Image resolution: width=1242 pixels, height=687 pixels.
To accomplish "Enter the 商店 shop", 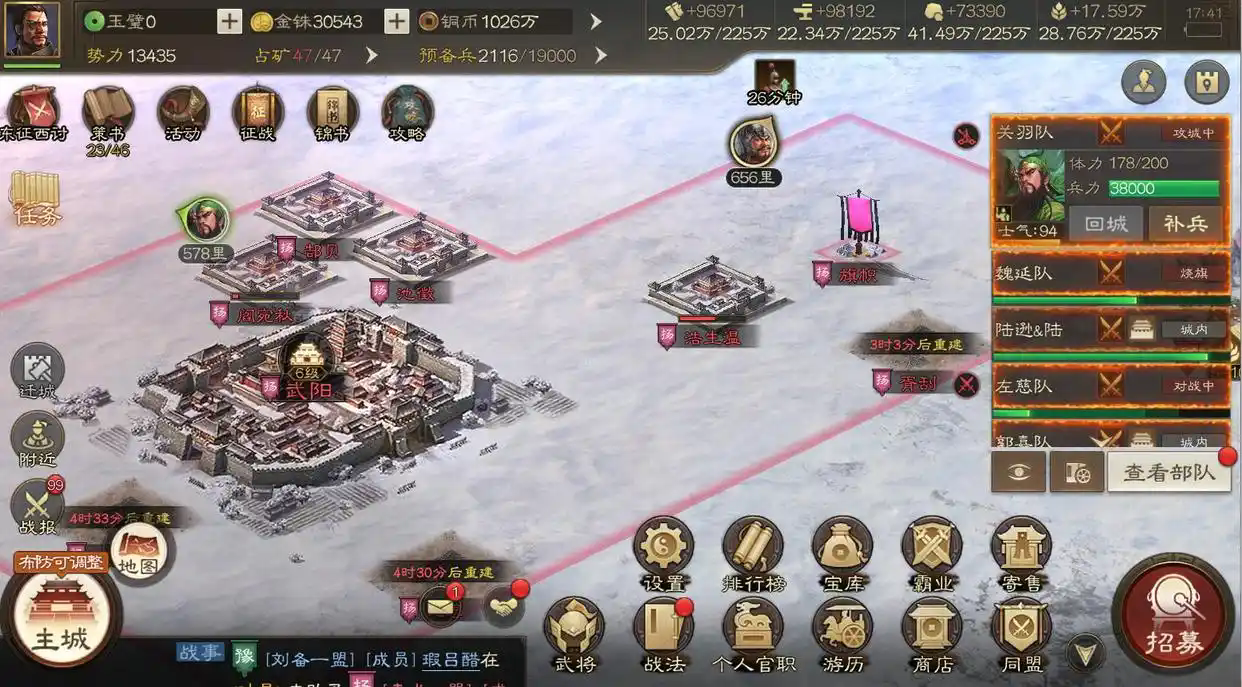I will coord(932,633).
